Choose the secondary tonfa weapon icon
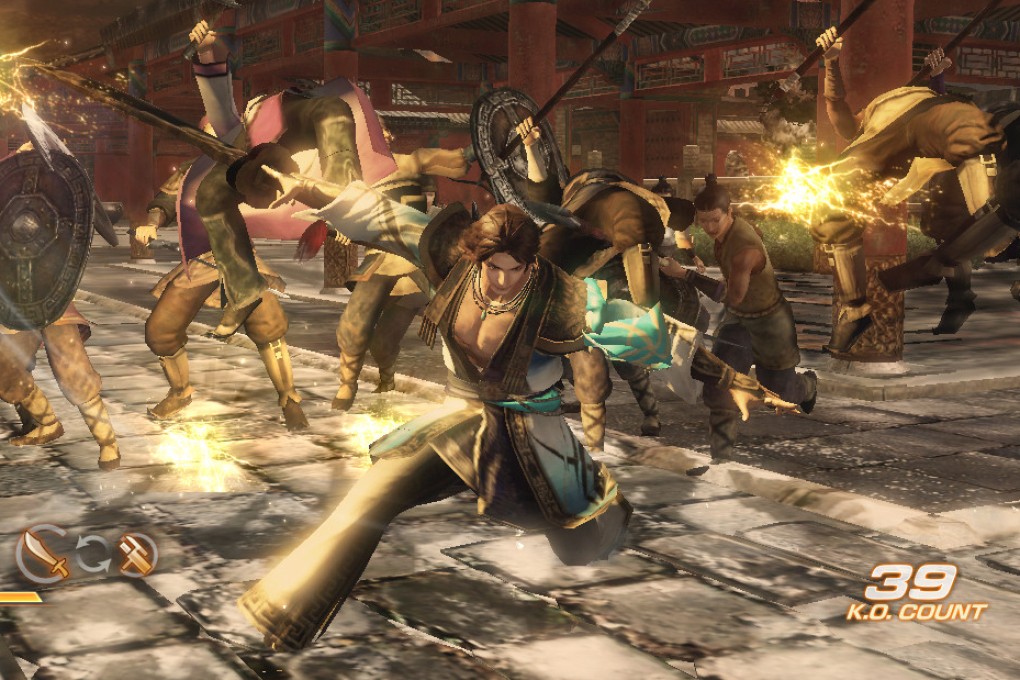The width and height of the screenshot is (1020, 680). coord(136,554)
